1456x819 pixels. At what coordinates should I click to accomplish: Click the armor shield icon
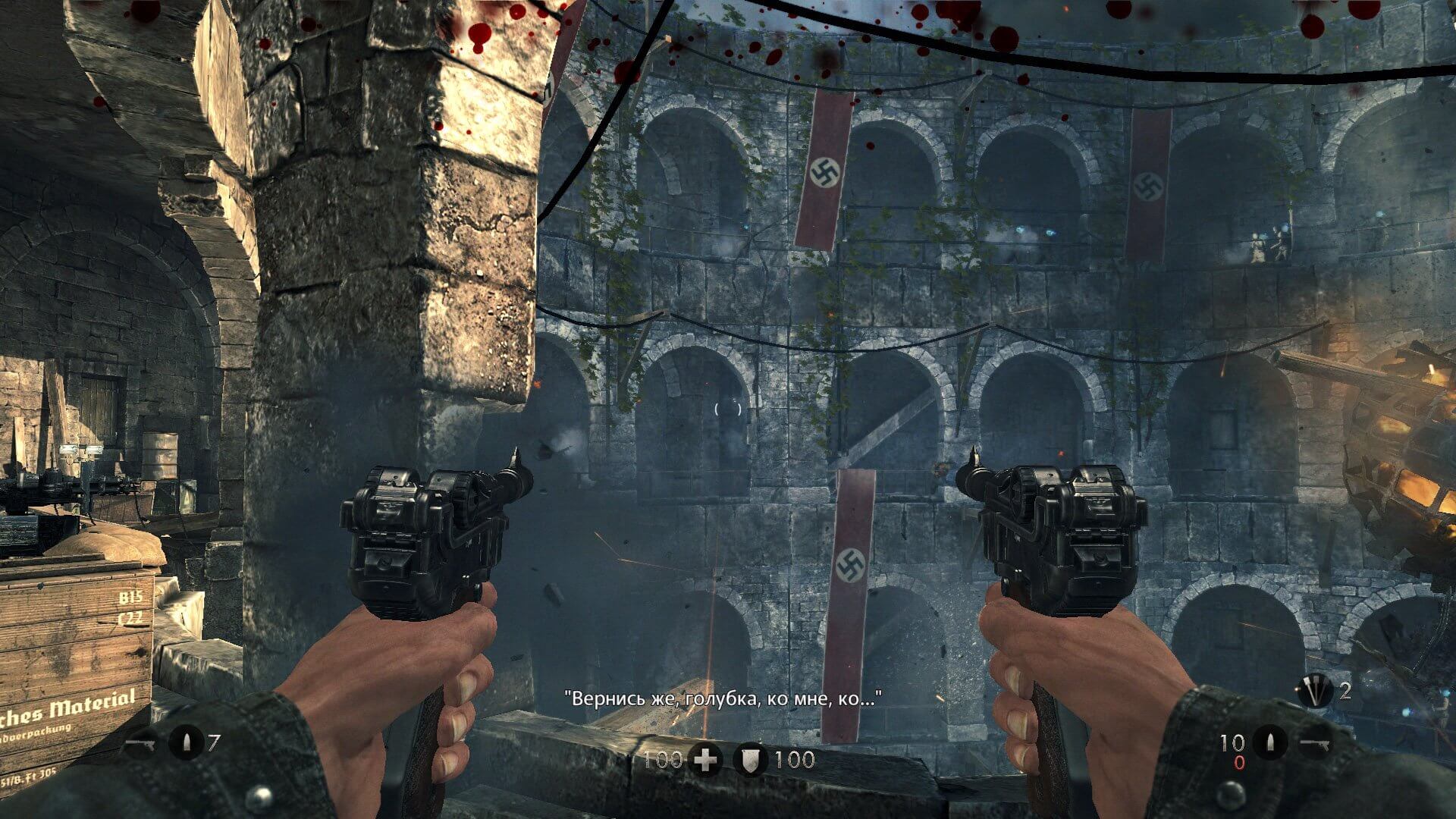tap(751, 760)
